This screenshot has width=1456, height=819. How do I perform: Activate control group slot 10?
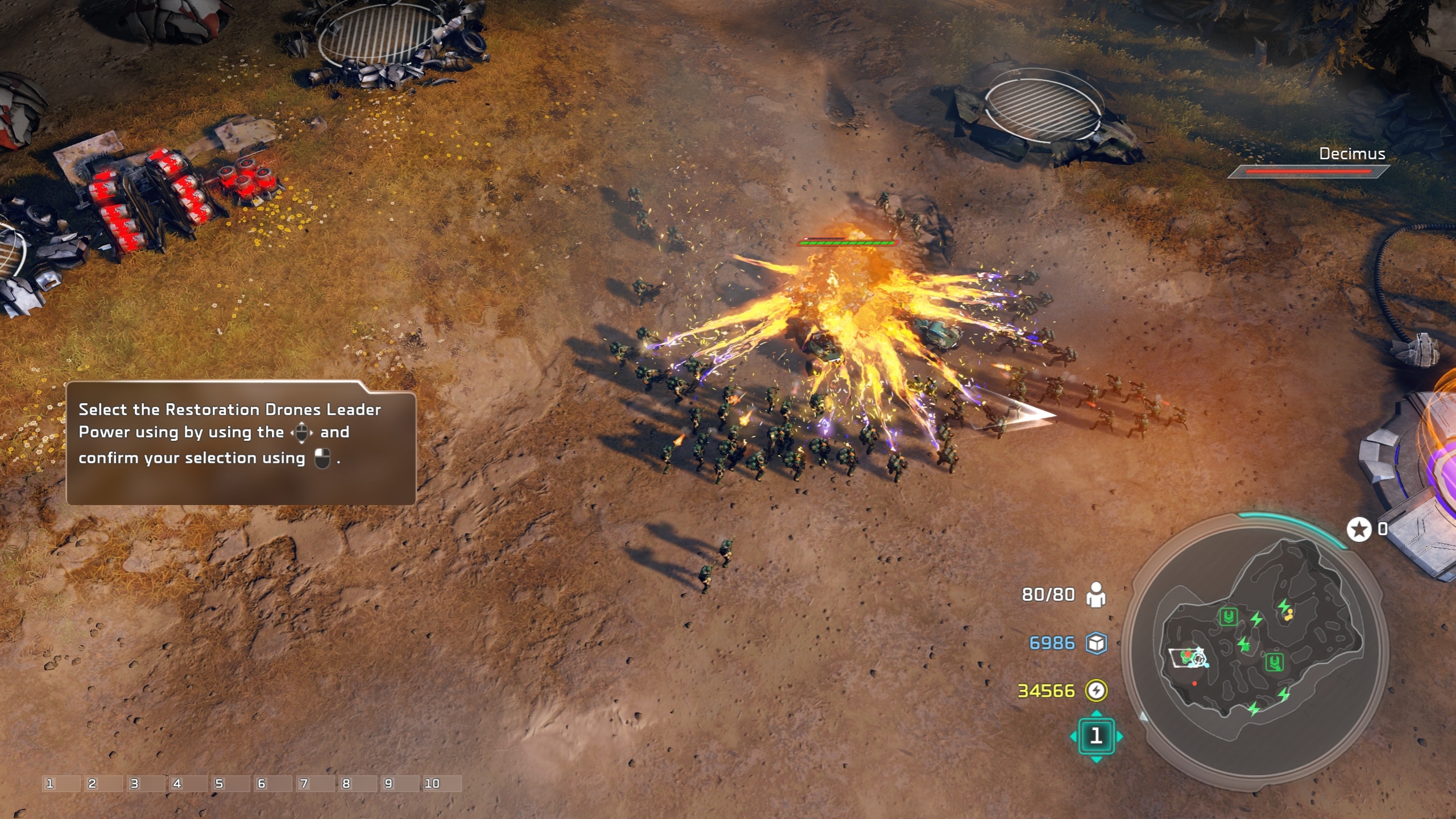point(441,784)
